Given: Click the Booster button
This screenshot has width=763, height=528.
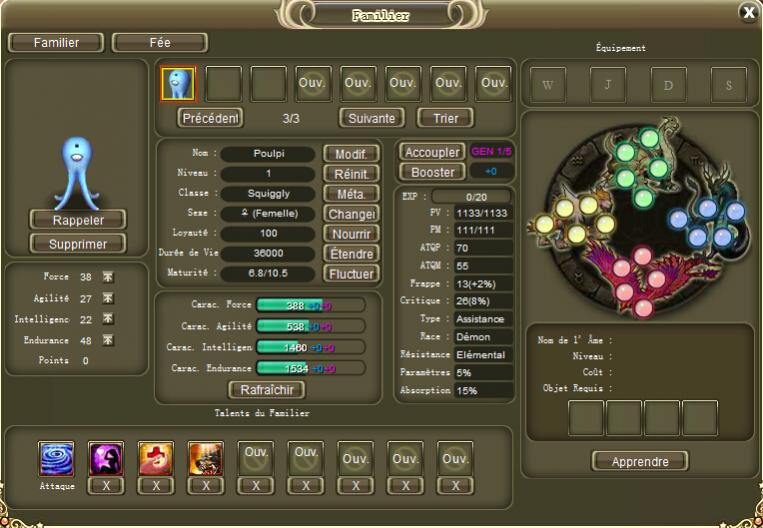Looking at the screenshot, I should pos(432,172).
